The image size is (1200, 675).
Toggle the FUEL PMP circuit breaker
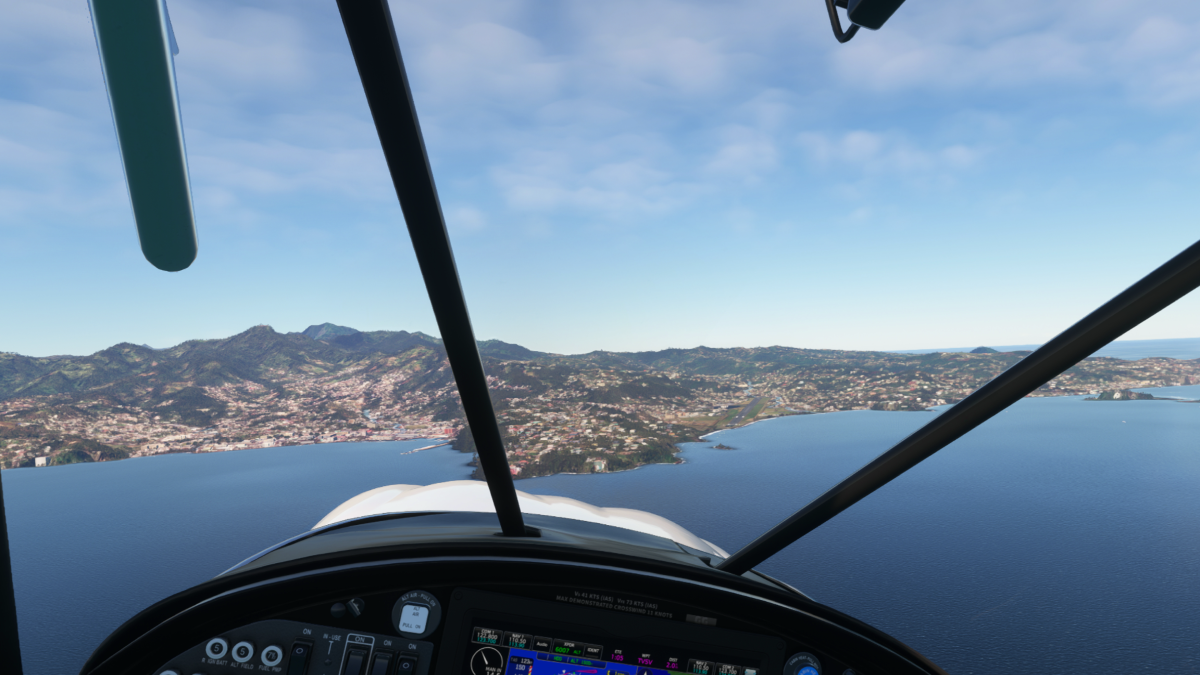271,655
